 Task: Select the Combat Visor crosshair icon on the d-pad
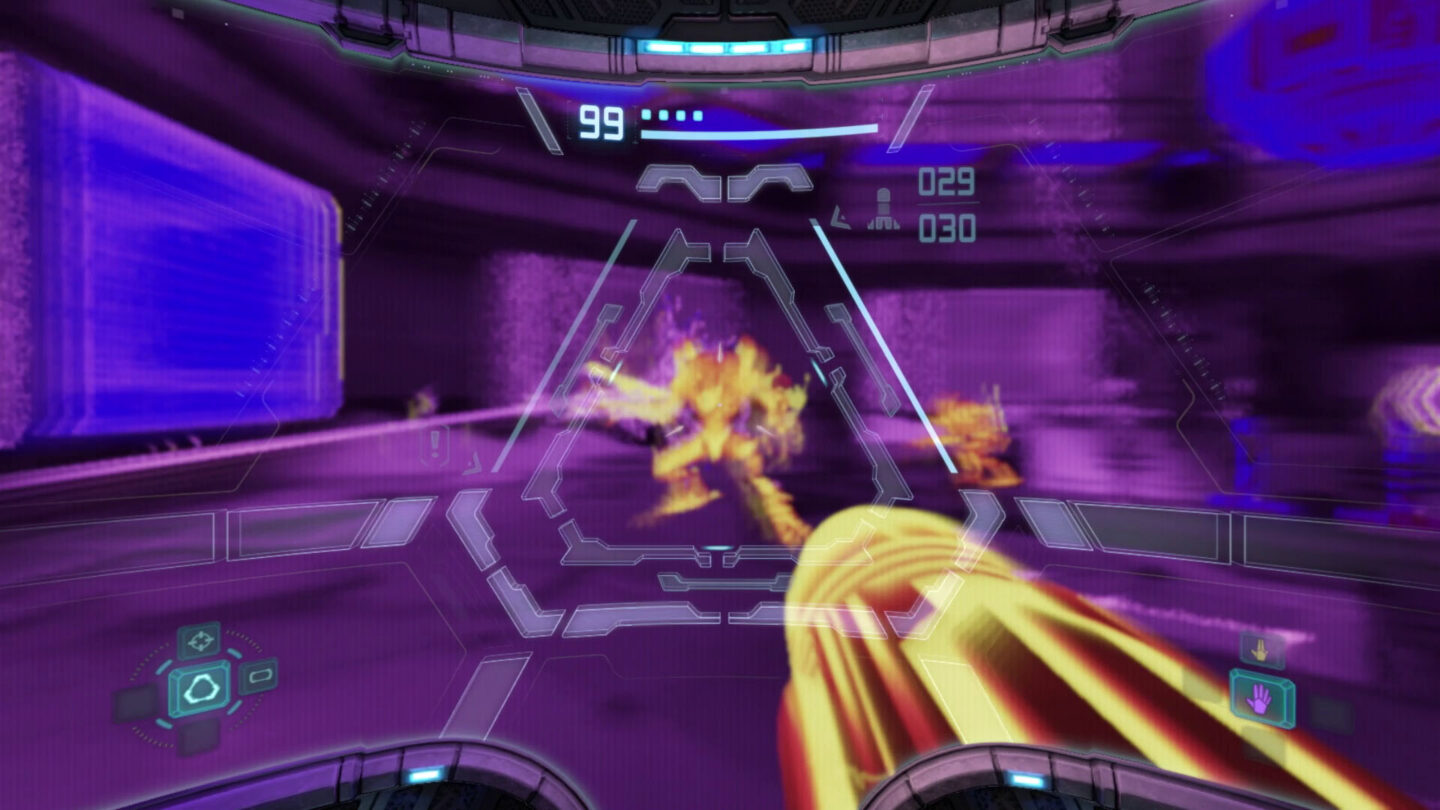click(x=199, y=642)
